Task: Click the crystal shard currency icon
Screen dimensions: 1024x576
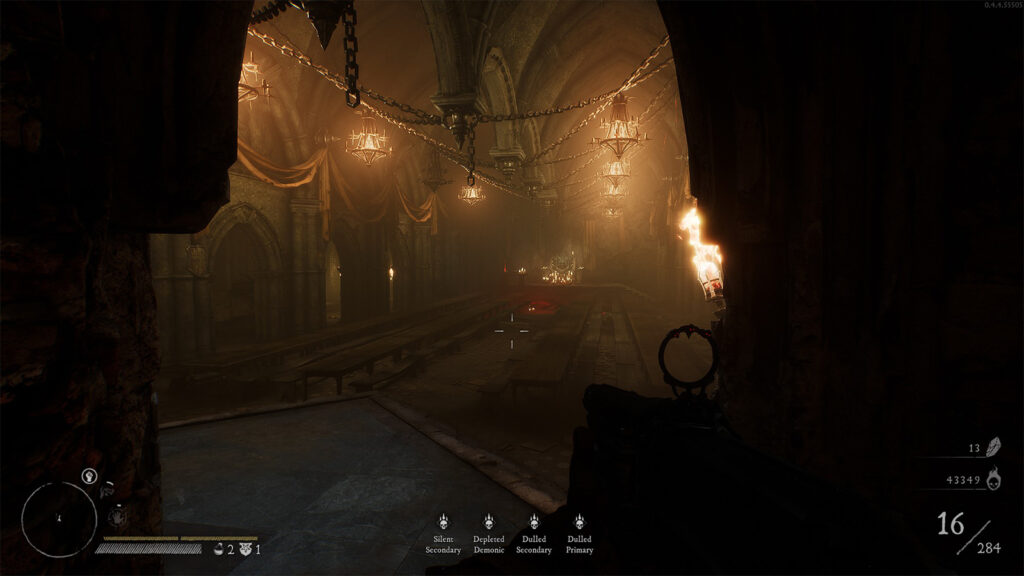Action: tap(993, 447)
